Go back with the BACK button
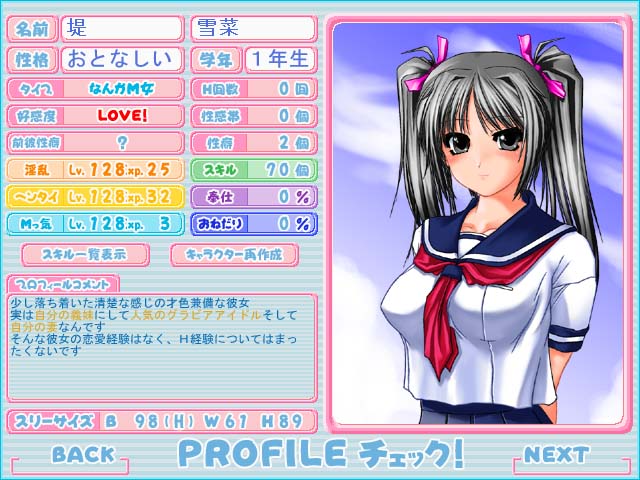Image resolution: width=640 pixels, height=480 pixels. pyautogui.click(x=83, y=454)
